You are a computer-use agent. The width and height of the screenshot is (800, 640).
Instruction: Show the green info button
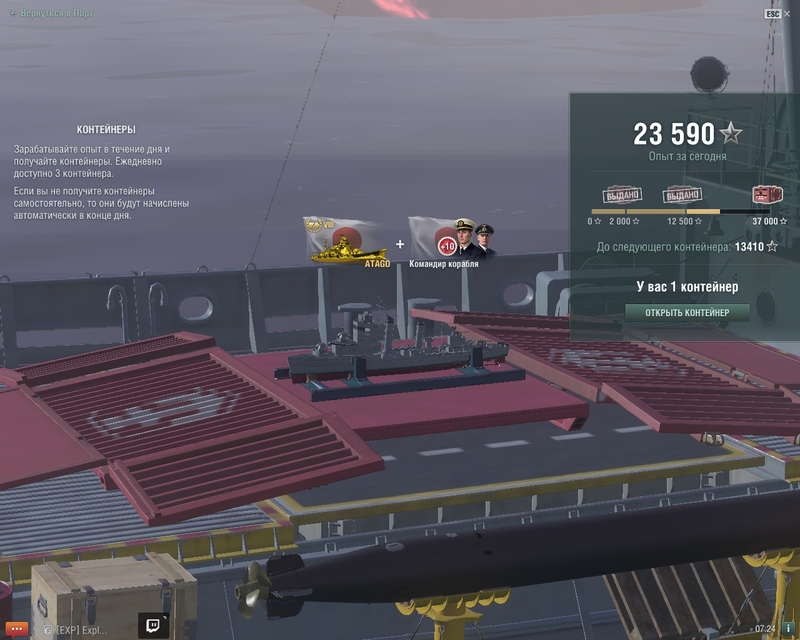tap(790, 629)
